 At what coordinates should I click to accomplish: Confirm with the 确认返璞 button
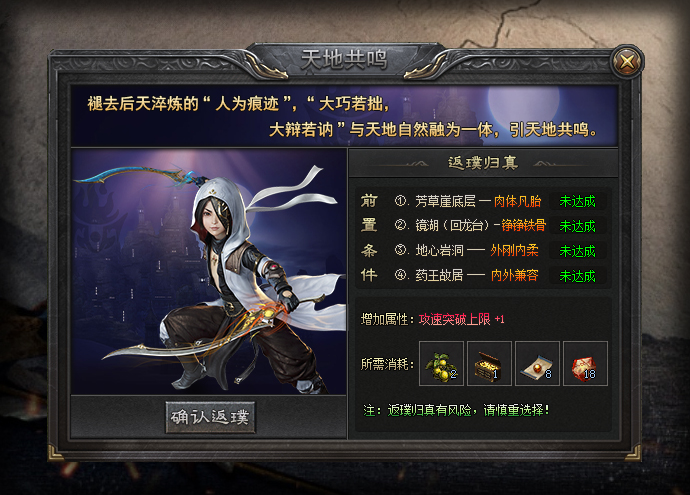(x=211, y=417)
